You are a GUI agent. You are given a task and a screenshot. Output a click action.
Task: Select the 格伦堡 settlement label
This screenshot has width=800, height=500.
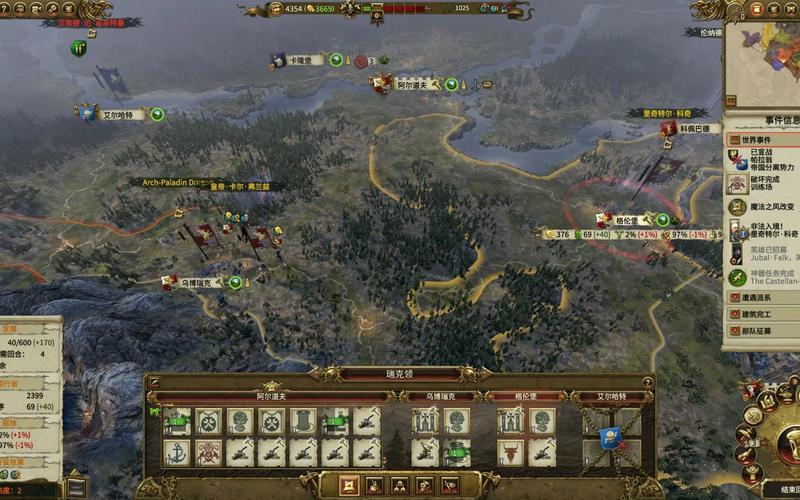point(627,219)
